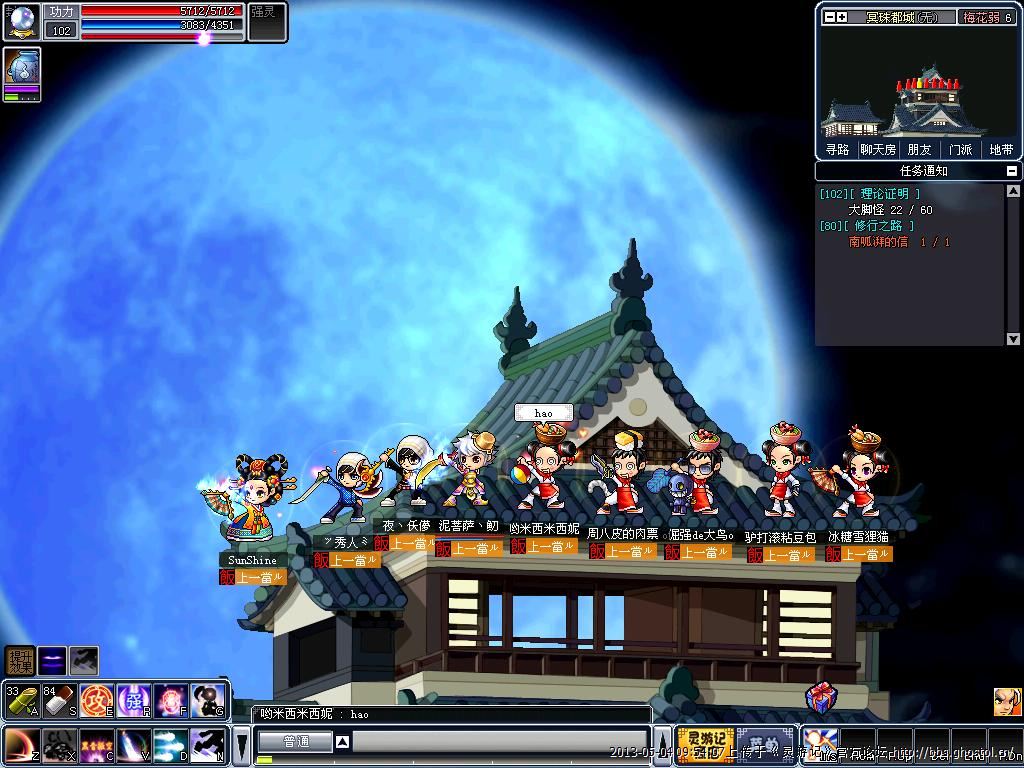This screenshot has height=768, width=1024.
Task: Open the 聊天房 chat room
Action: click(x=877, y=149)
